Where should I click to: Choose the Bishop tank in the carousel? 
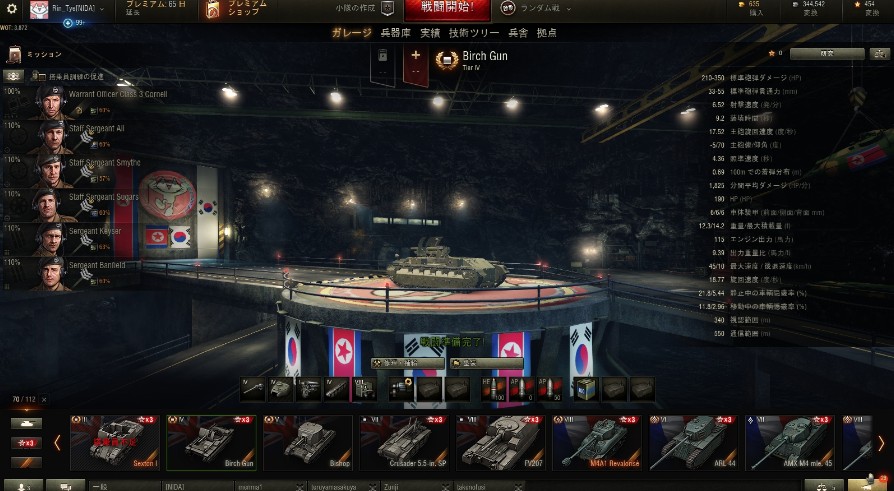[308, 441]
